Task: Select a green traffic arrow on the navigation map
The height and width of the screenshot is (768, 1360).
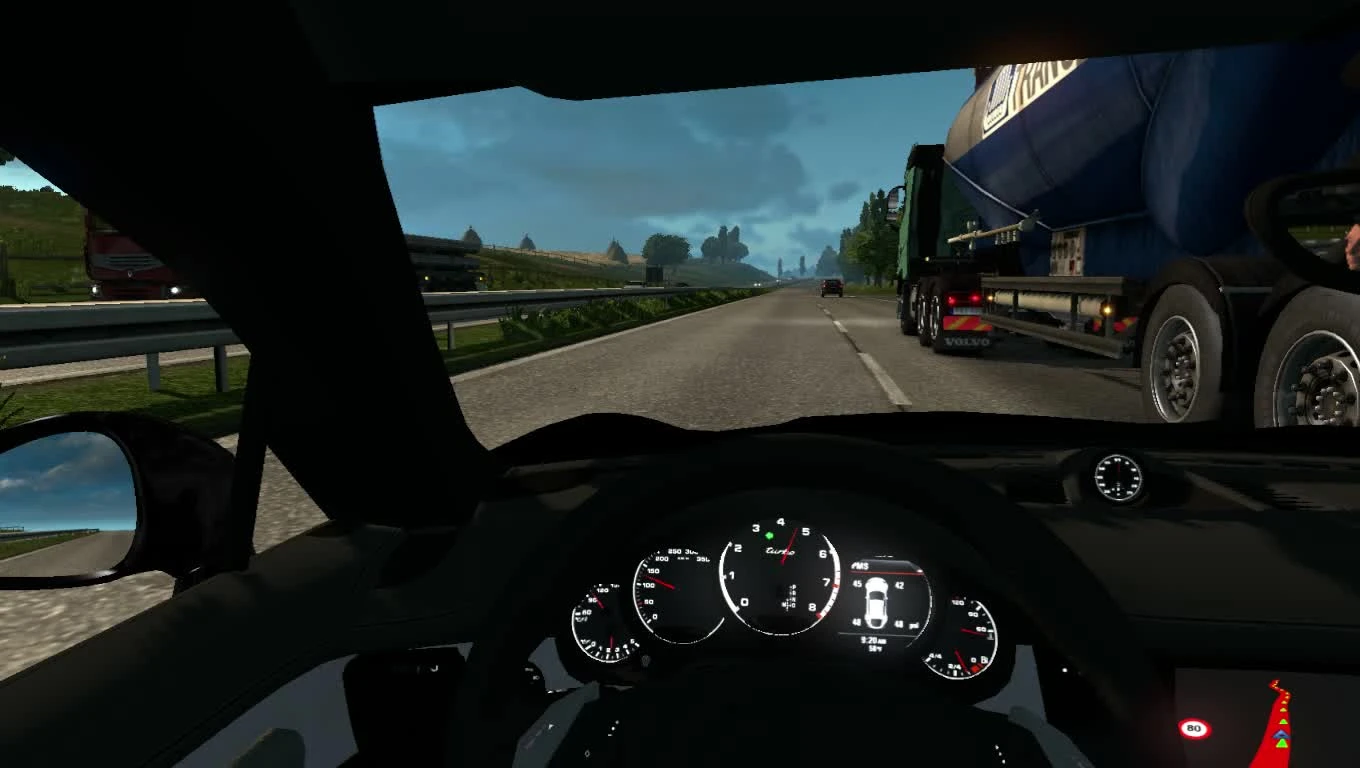Action: pyautogui.click(x=1283, y=743)
